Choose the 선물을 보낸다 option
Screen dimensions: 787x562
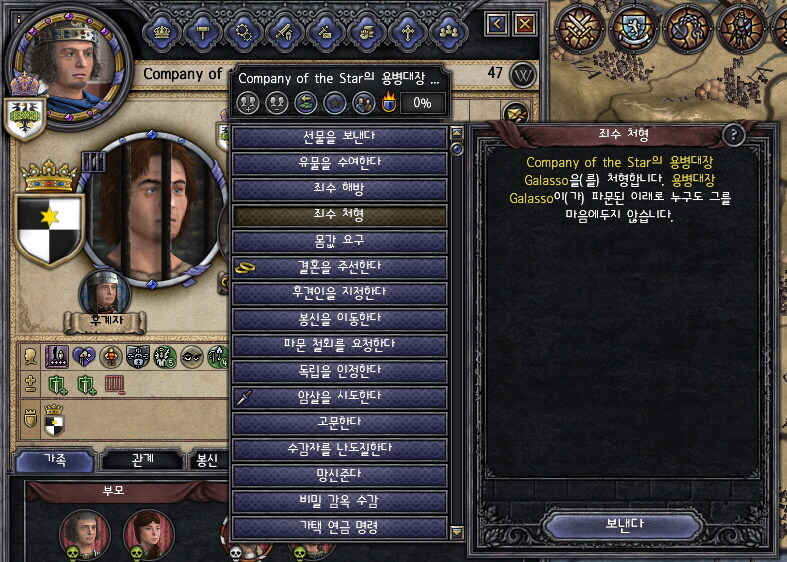tap(339, 137)
